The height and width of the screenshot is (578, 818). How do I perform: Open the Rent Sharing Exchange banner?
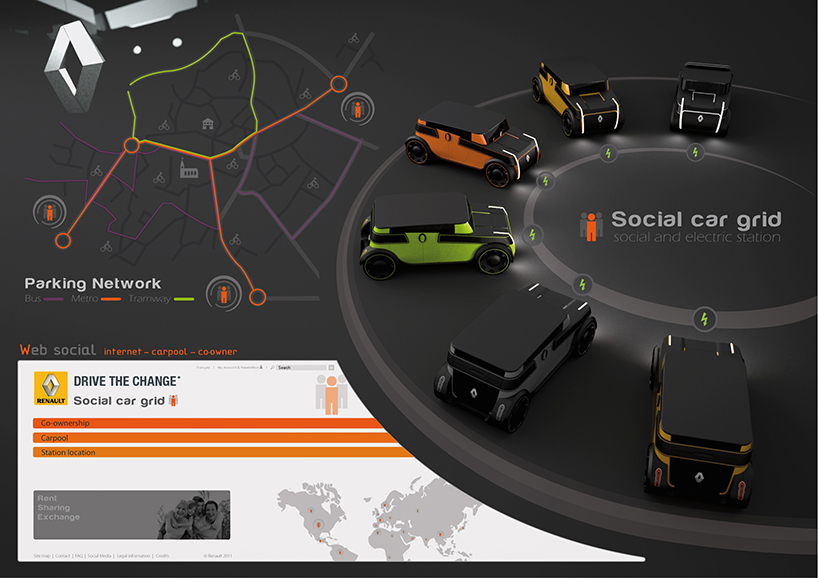pos(130,513)
